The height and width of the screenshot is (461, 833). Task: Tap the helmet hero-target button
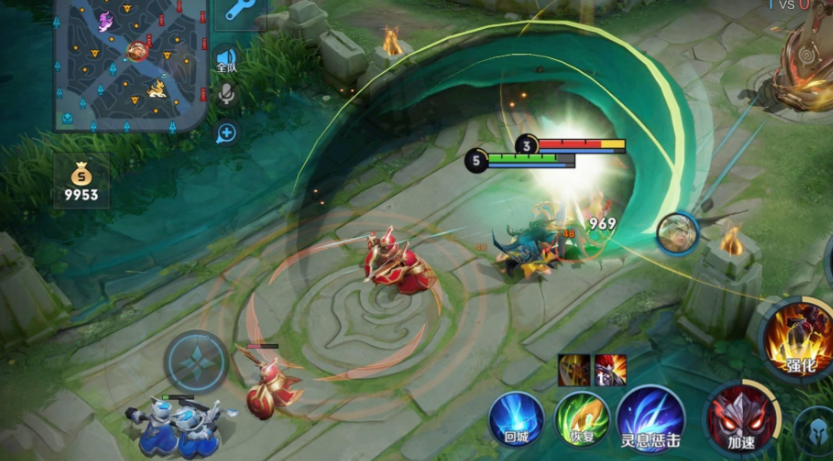coord(818,432)
